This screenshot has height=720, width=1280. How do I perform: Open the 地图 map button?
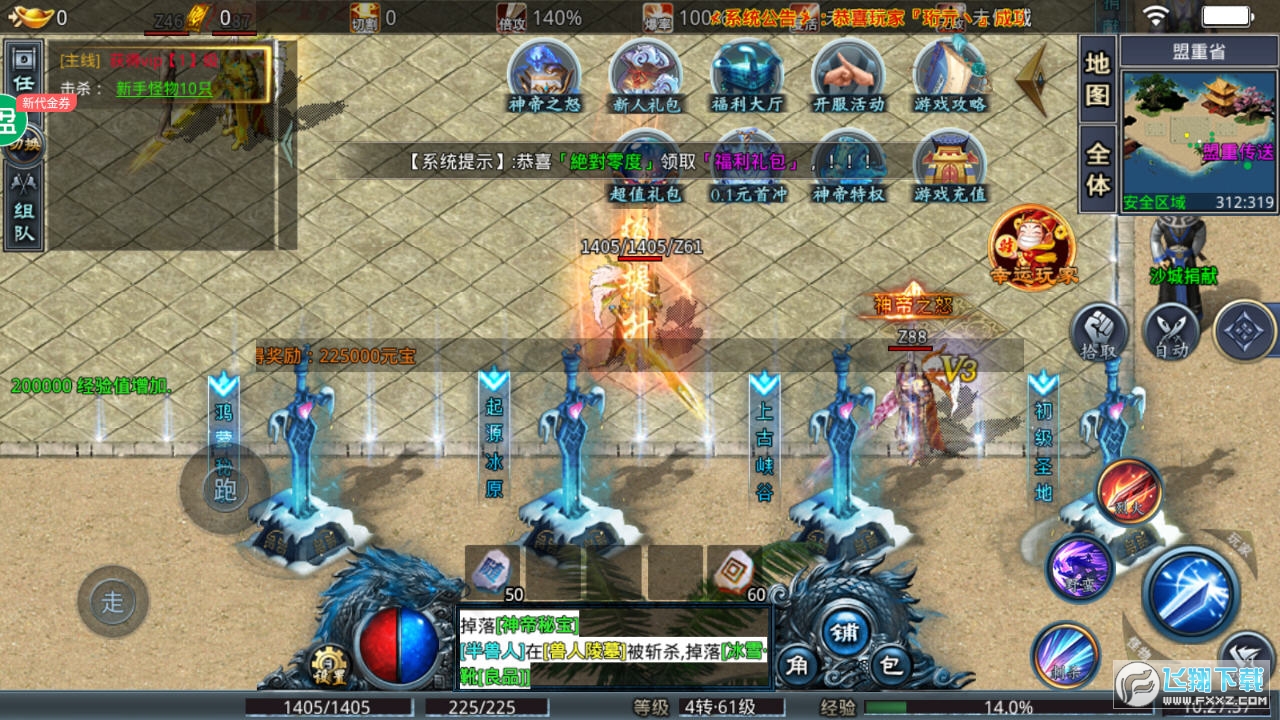click(x=1098, y=79)
